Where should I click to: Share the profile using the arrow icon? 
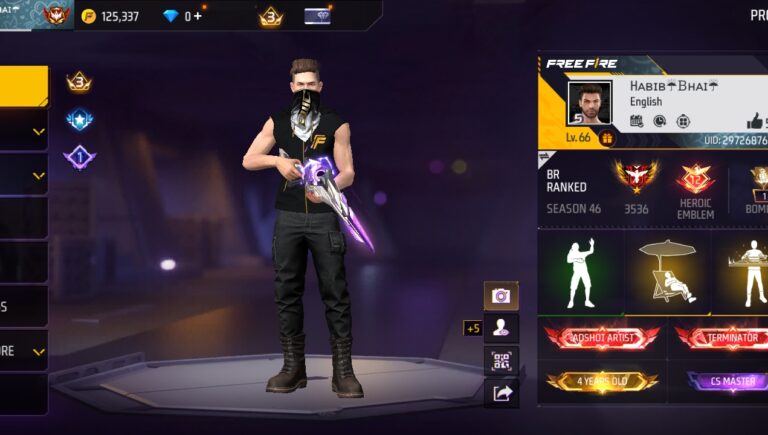pyautogui.click(x=501, y=393)
